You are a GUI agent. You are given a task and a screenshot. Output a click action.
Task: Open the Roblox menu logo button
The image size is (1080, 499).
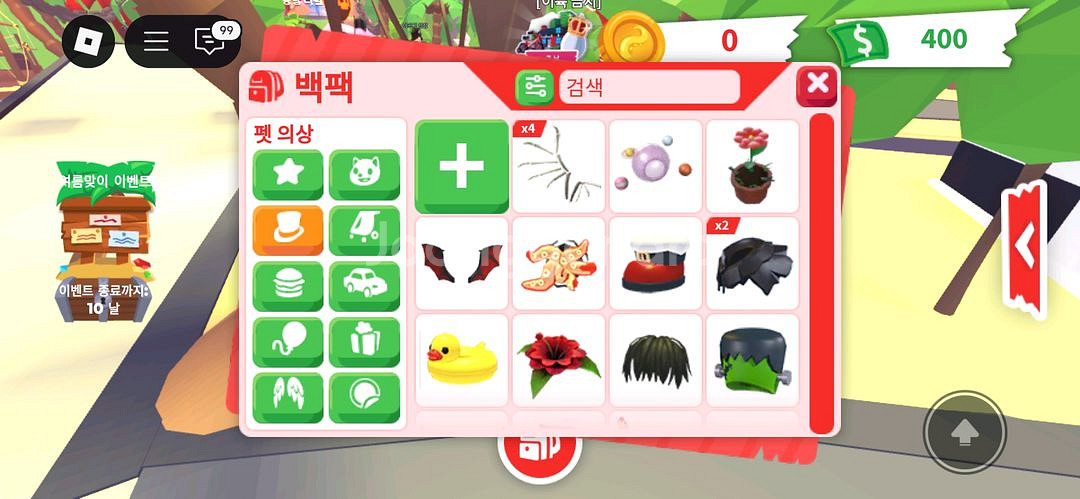(88, 41)
